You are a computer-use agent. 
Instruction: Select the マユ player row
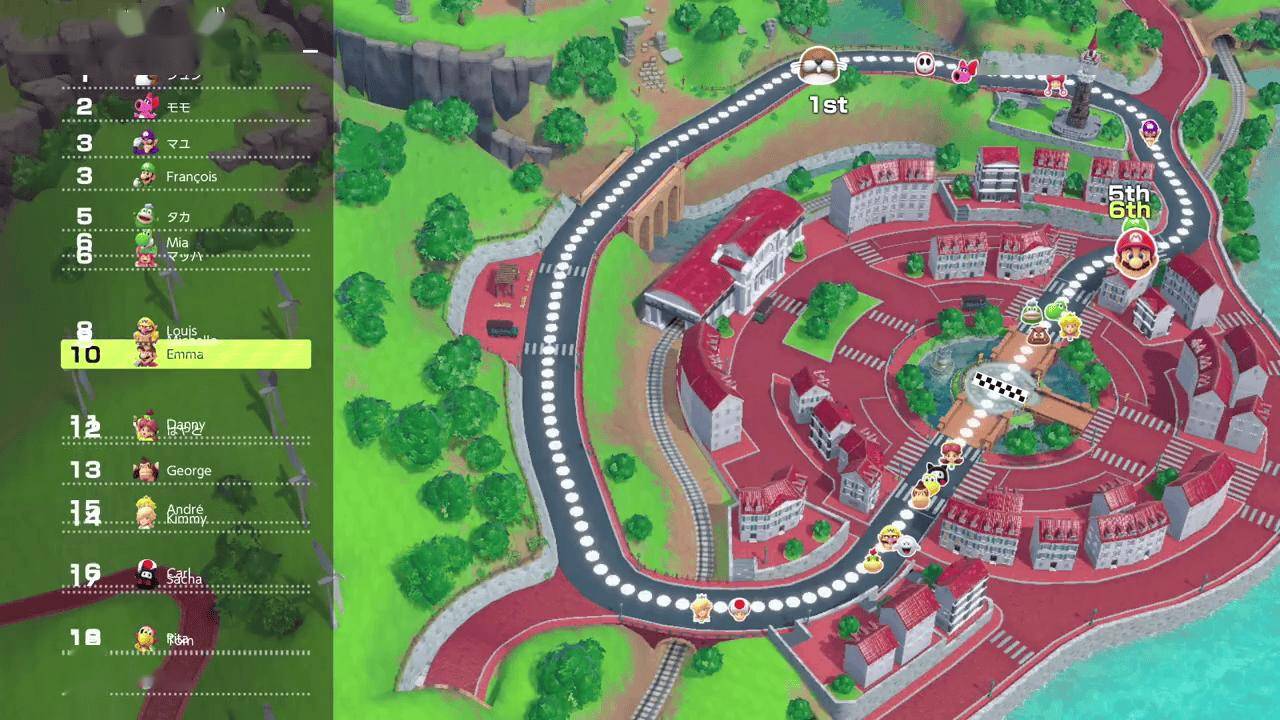click(186, 143)
